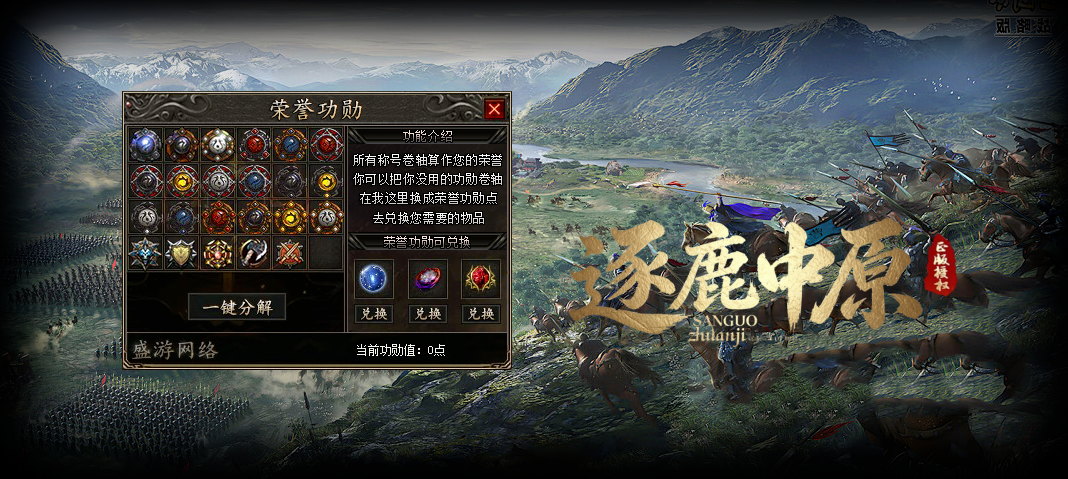Select the purple gem reward item
The image size is (1068, 479).
(x=427, y=279)
